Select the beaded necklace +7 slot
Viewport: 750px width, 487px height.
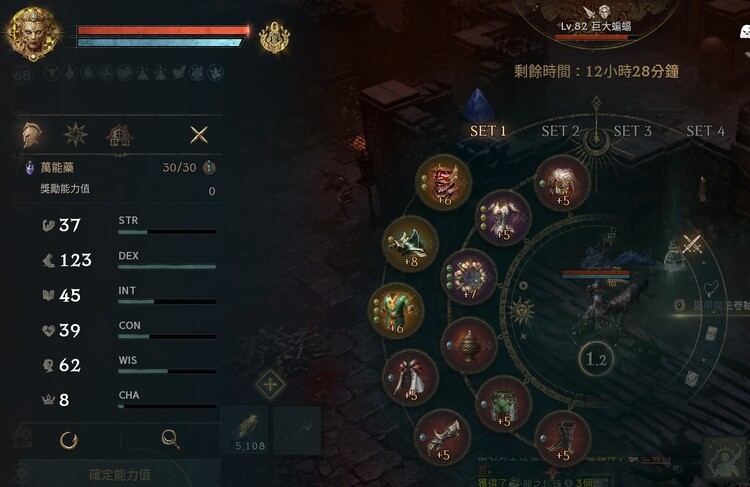click(x=469, y=276)
